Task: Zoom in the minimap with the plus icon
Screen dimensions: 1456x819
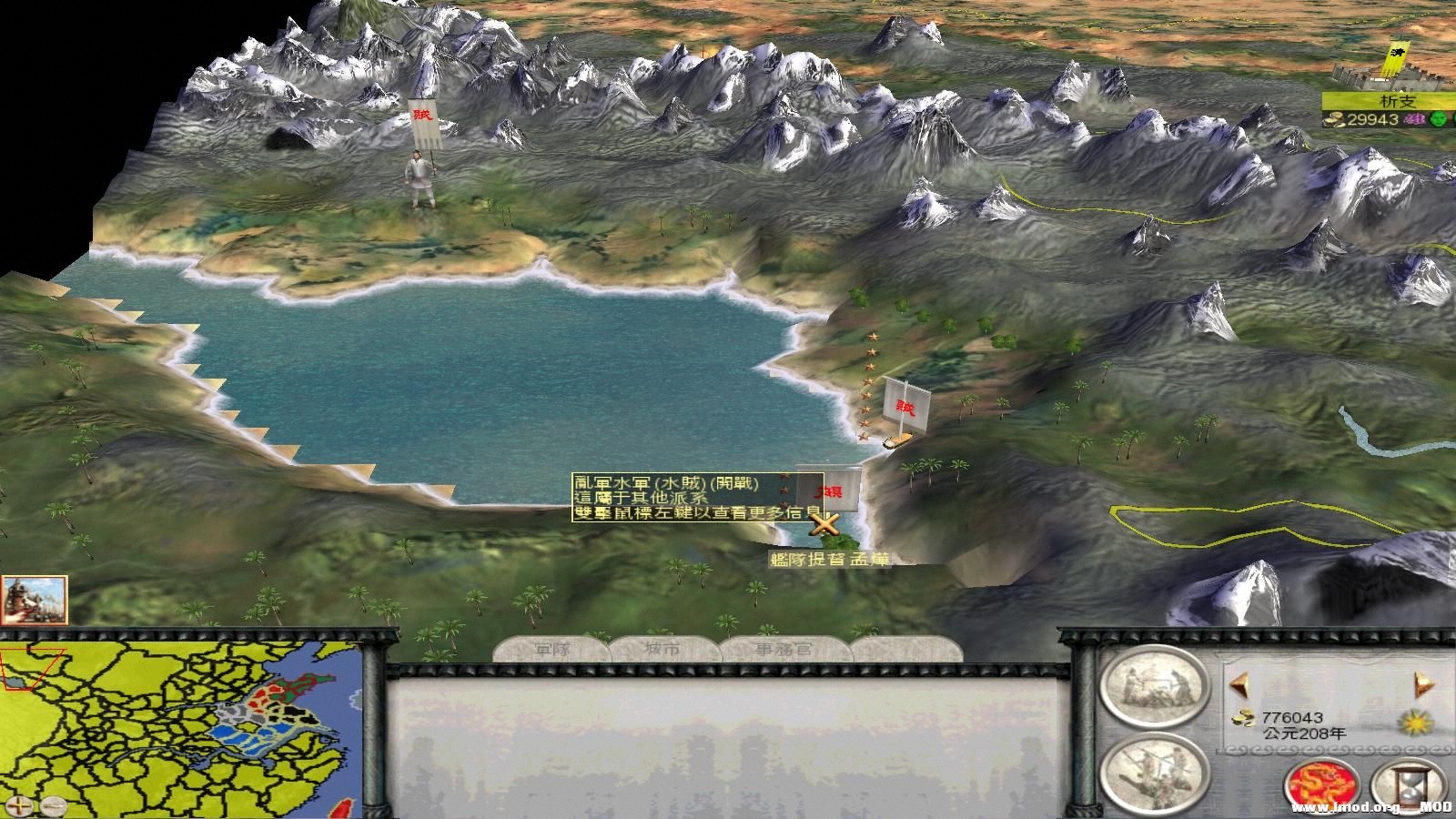Action: tap(18, 805)
